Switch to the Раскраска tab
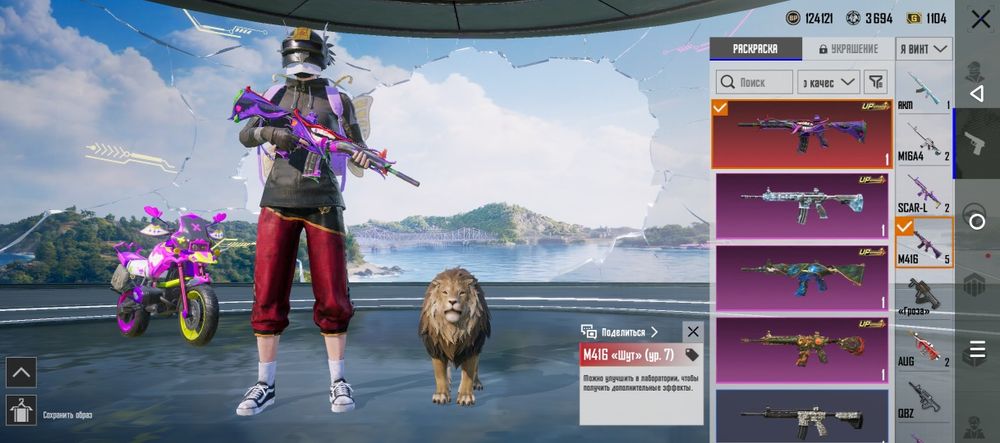The height and width of the screenshot is (443, 1000). coord(756,48)
